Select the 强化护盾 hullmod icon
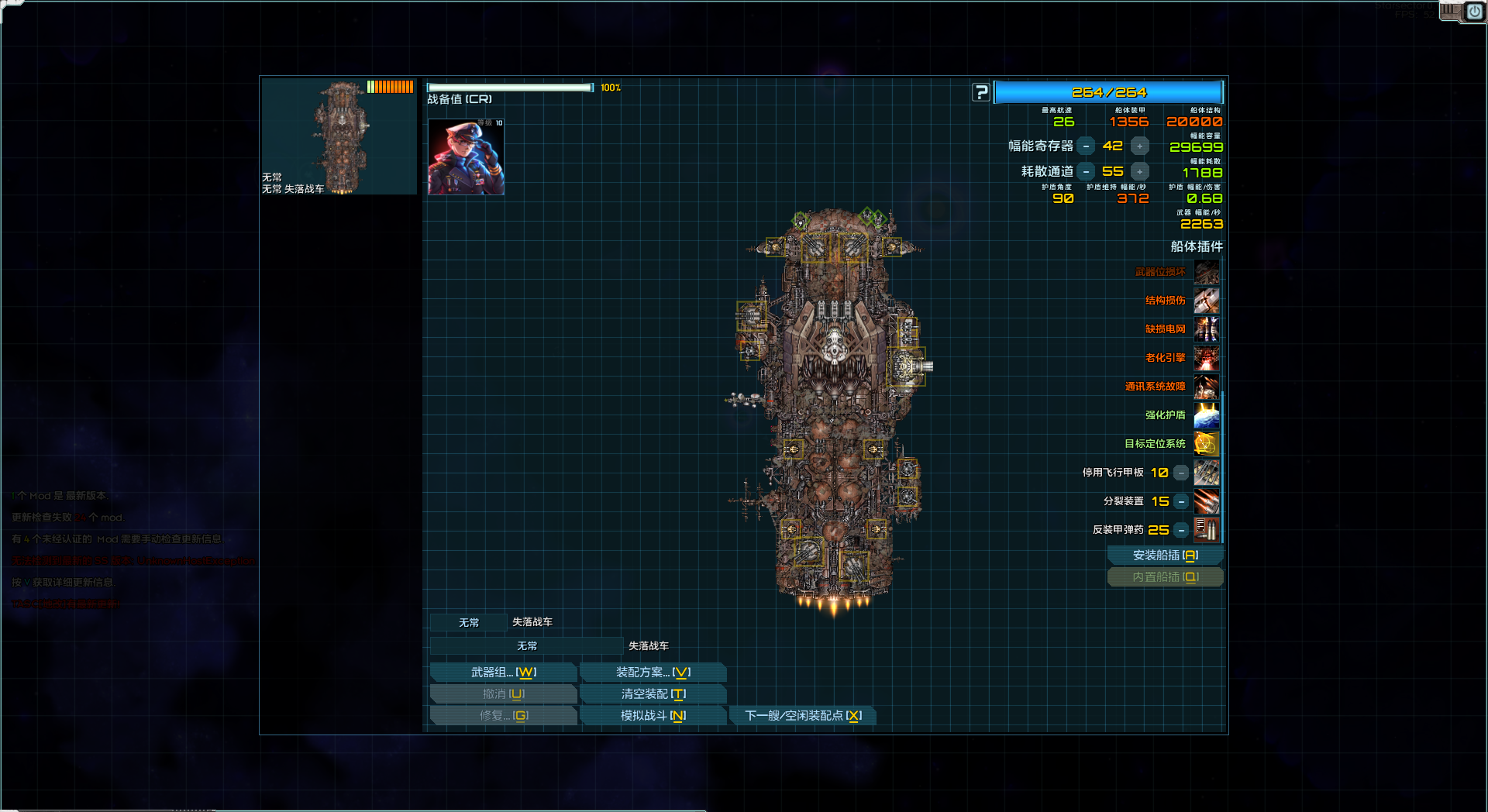 (1207, 415)
